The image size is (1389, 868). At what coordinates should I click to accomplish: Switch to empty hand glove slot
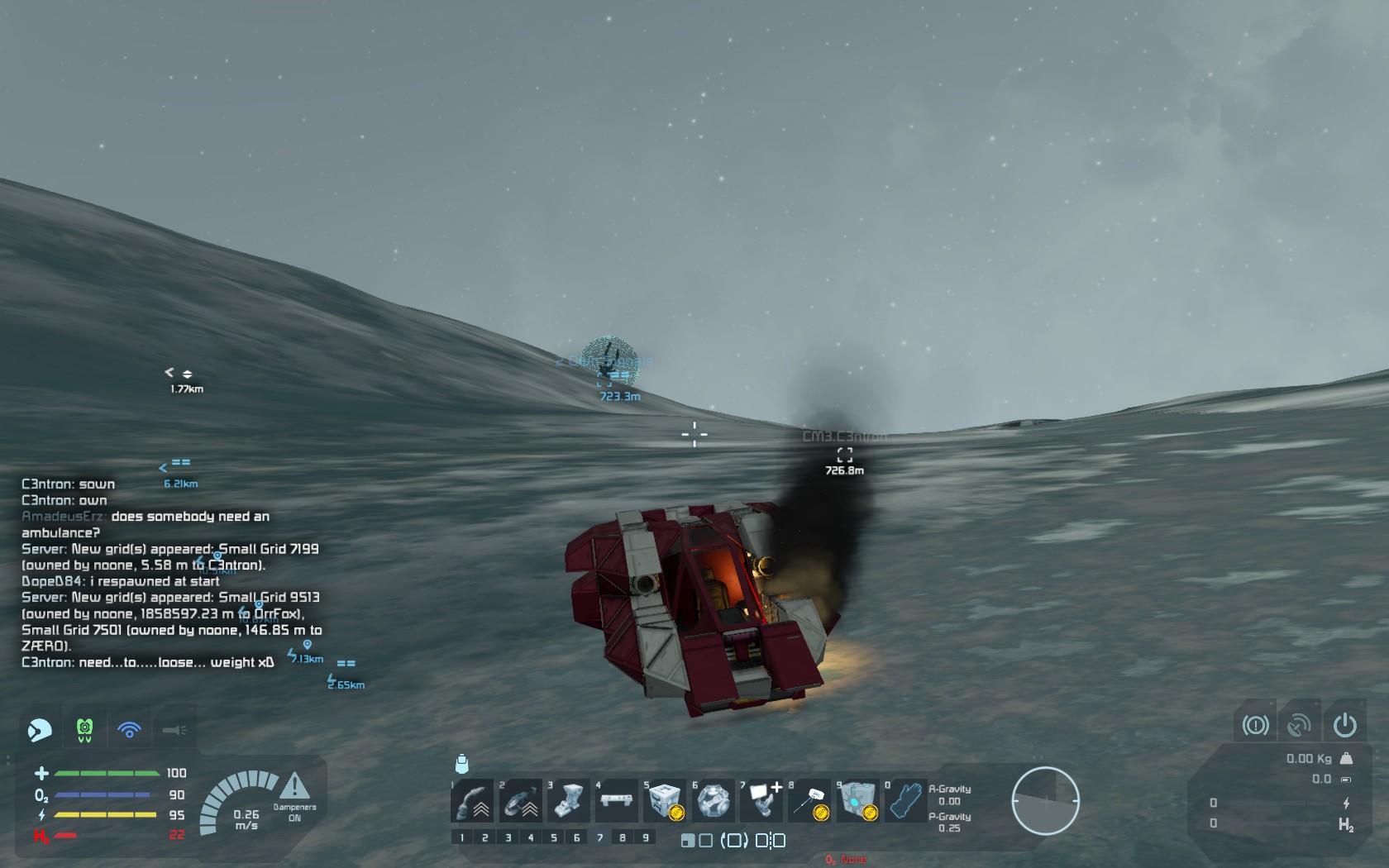pyautogui.click(x=905, y=800)
